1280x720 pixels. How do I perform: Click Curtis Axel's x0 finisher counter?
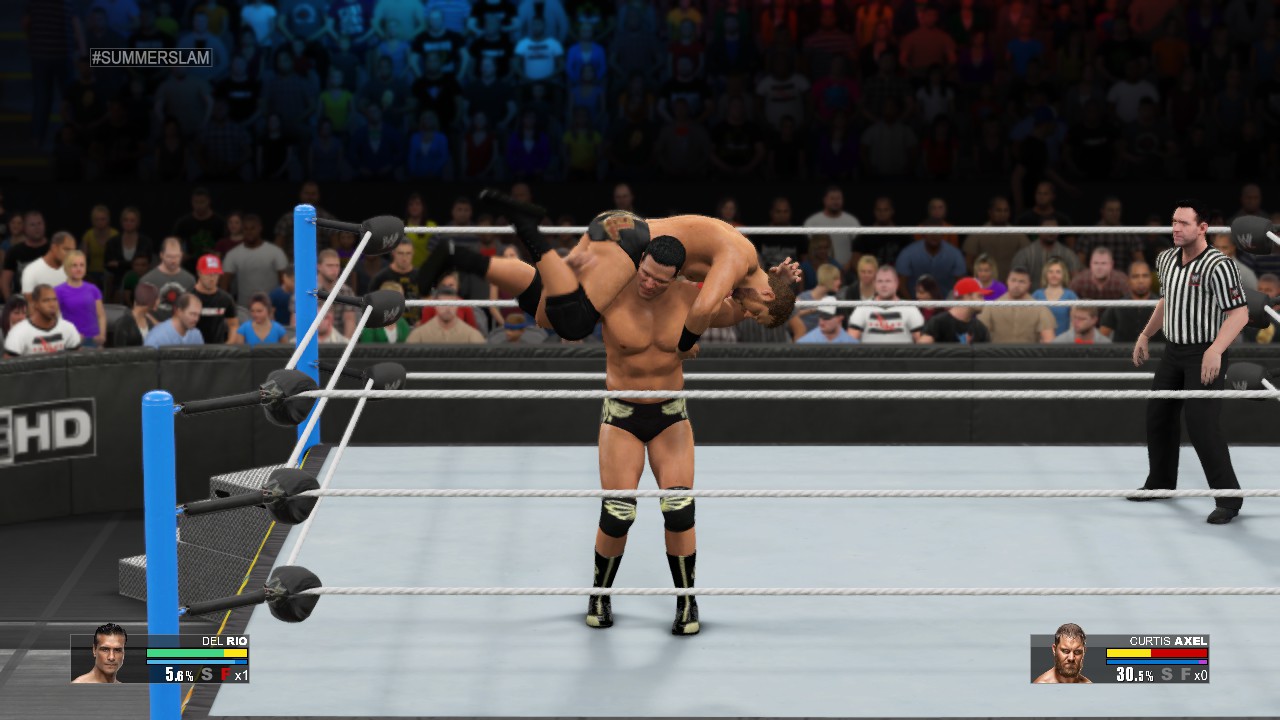click(1201, 675)
